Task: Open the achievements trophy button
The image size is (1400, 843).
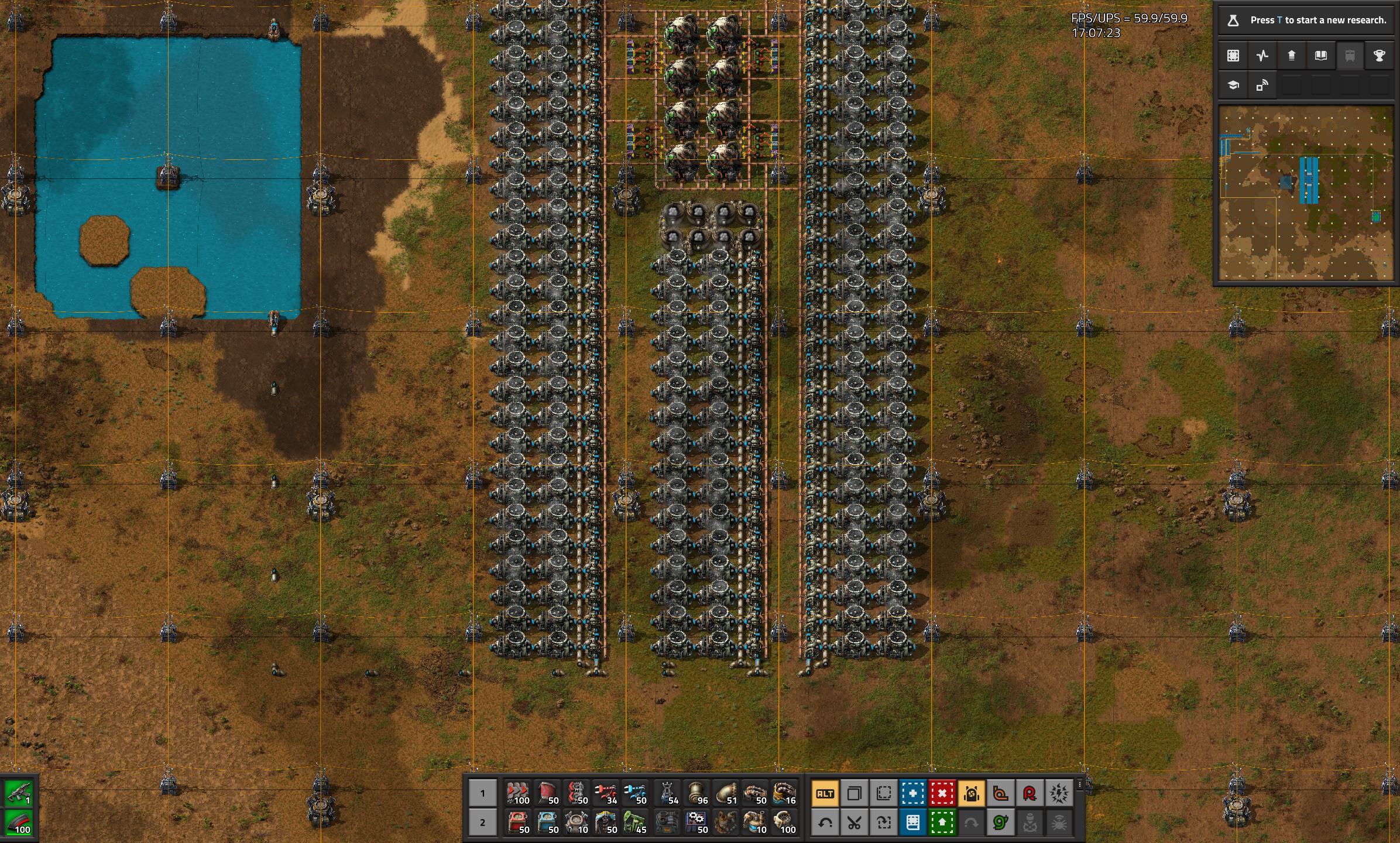Action: 1379,56
